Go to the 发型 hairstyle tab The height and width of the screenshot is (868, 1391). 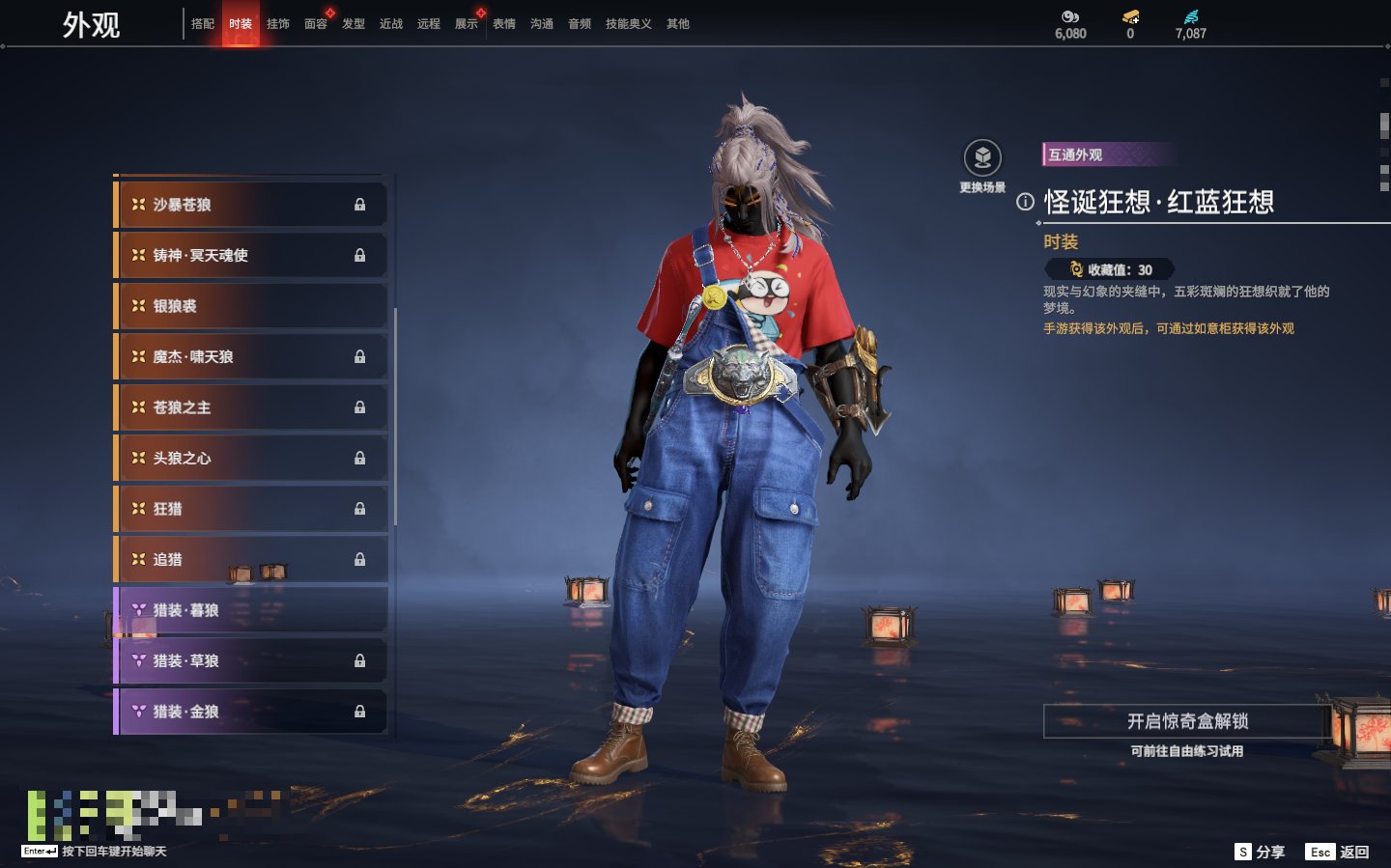[354, 24]
